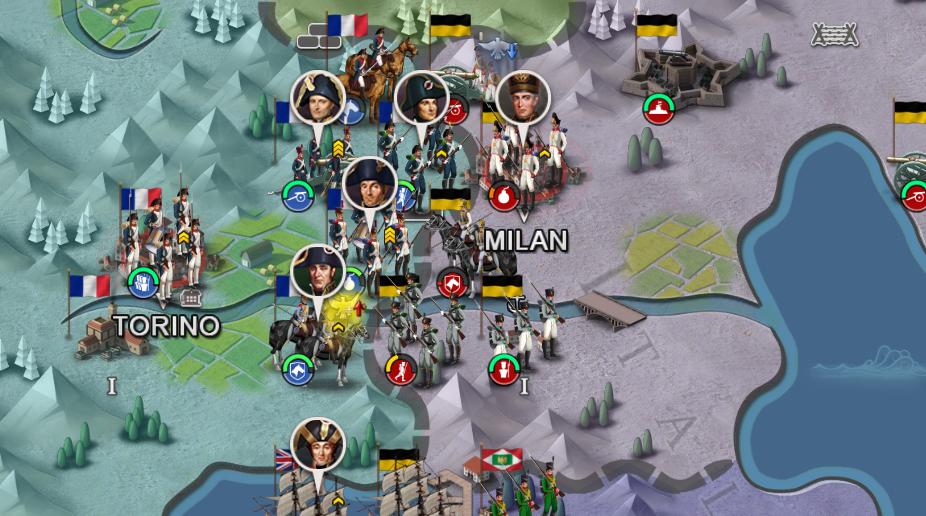926x516 pixels.
Task: Select the Austrian cavalry's red horse badge
Action: point(451,285)
